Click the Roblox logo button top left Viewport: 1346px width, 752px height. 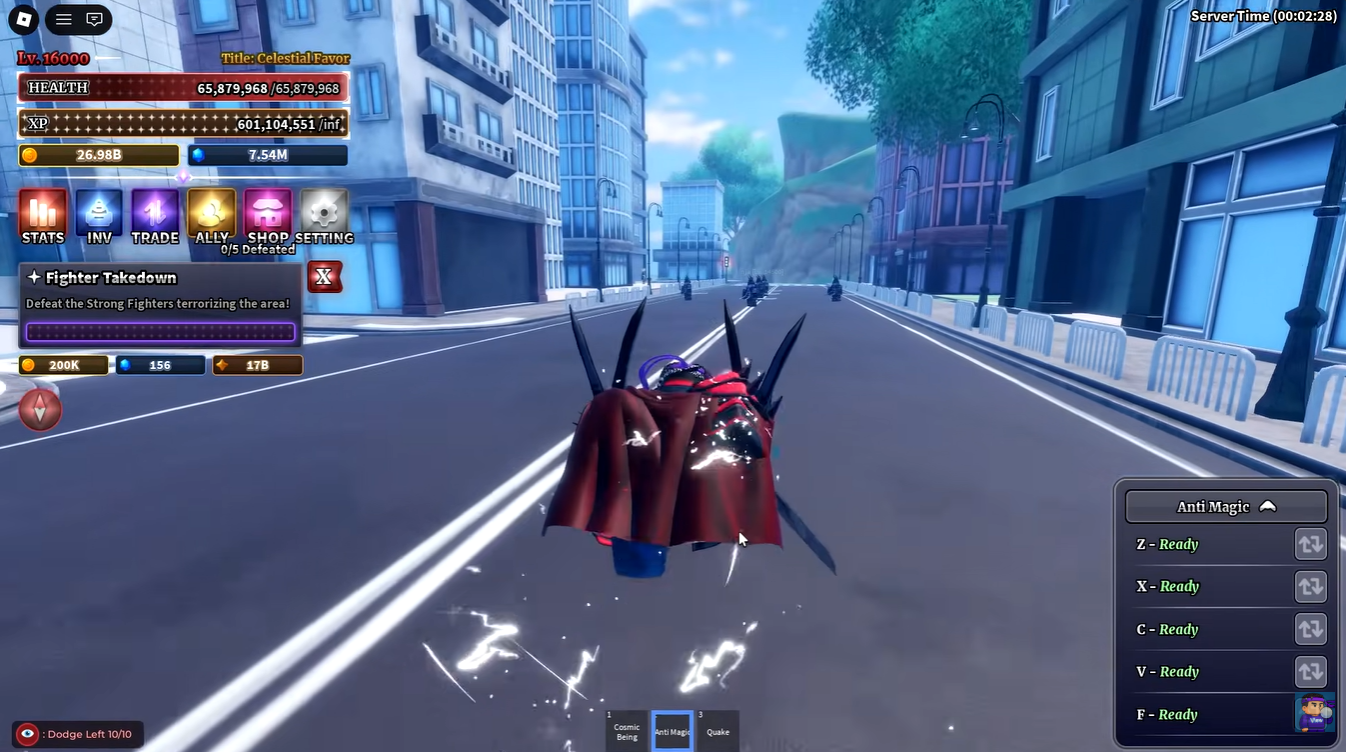point(22,20)
